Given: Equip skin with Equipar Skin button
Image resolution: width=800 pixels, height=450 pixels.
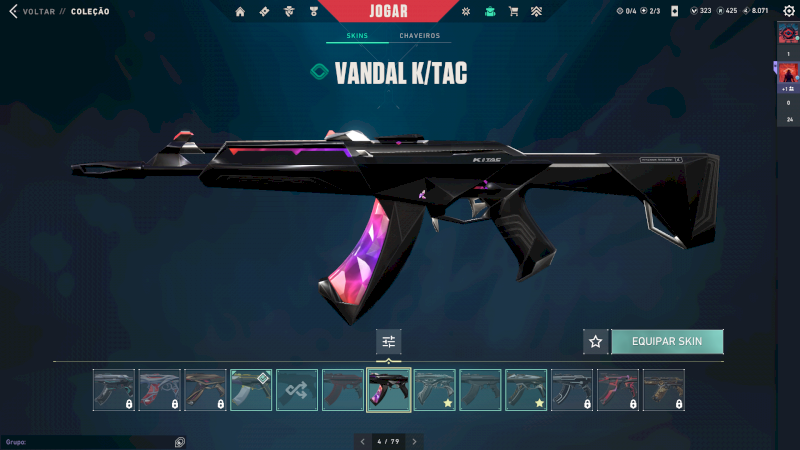Looking at the screenshot, I should (x=666, y=341).
